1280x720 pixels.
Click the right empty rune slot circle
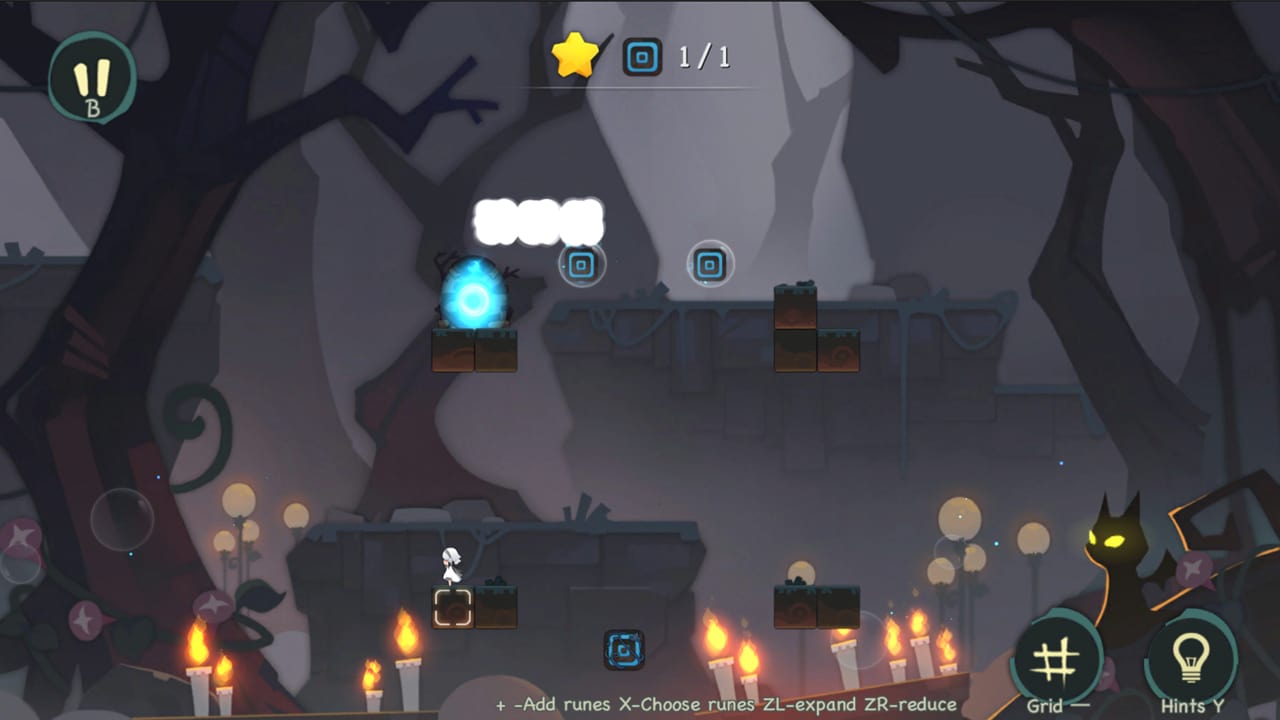coord(710,264)
